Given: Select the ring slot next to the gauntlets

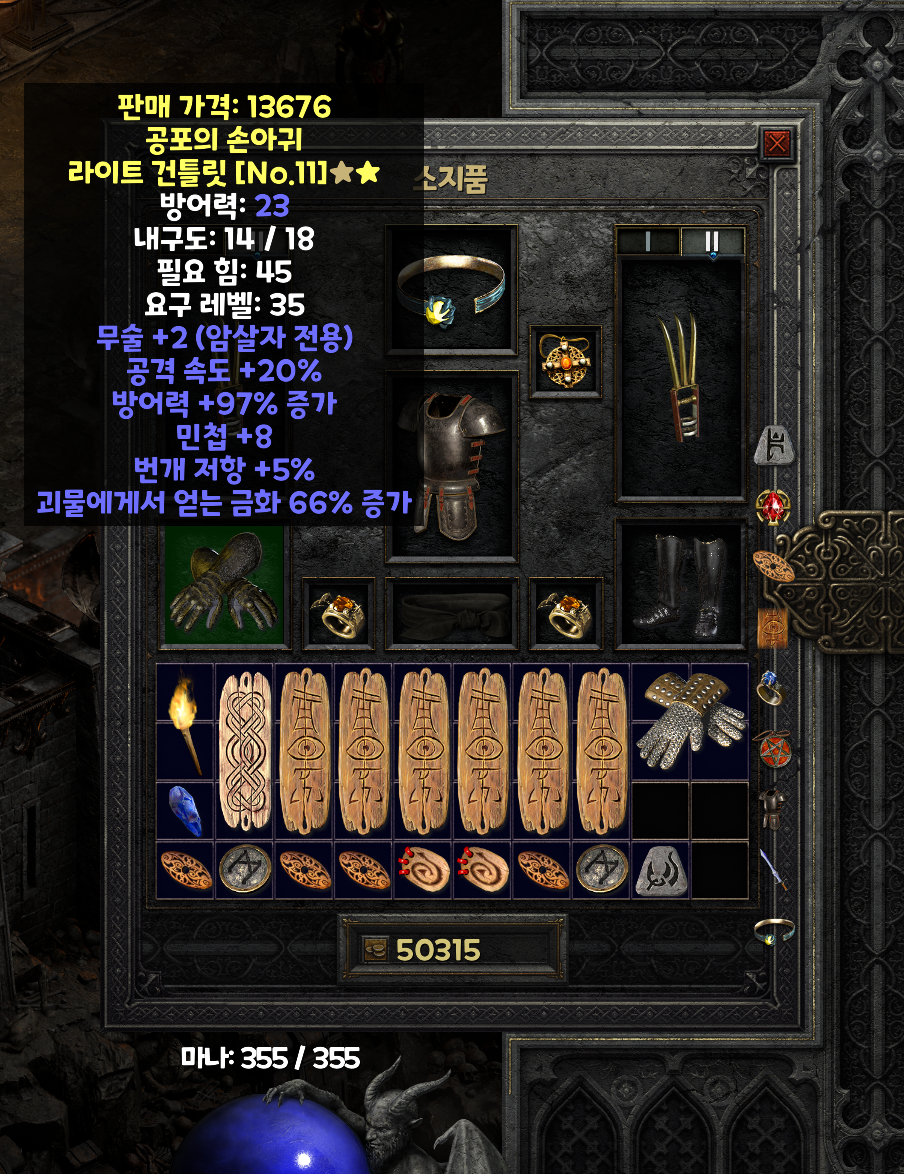Looking at the screenshot, I should click(337, 612).
